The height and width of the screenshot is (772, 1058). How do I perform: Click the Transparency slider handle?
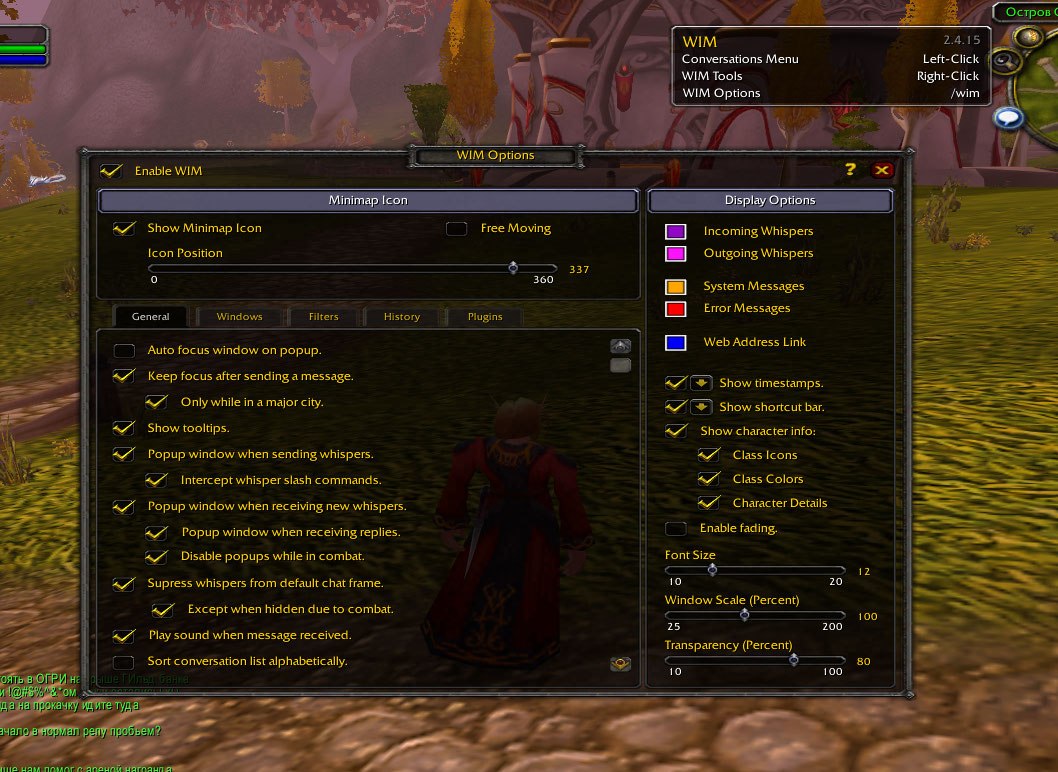coord(793,660)
